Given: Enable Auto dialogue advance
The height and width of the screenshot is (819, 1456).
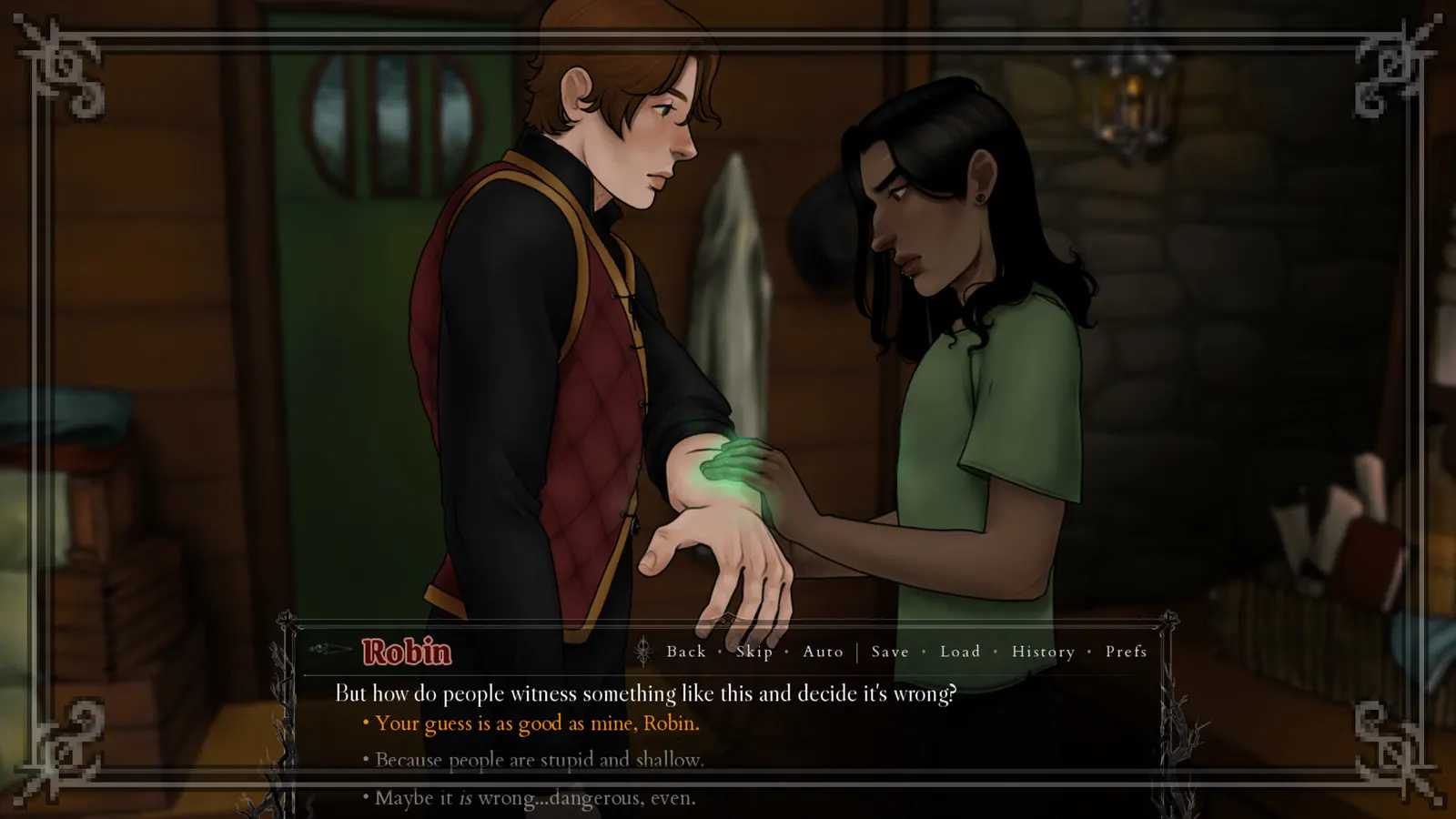Looking at the screenshot, I should (823, 652).
